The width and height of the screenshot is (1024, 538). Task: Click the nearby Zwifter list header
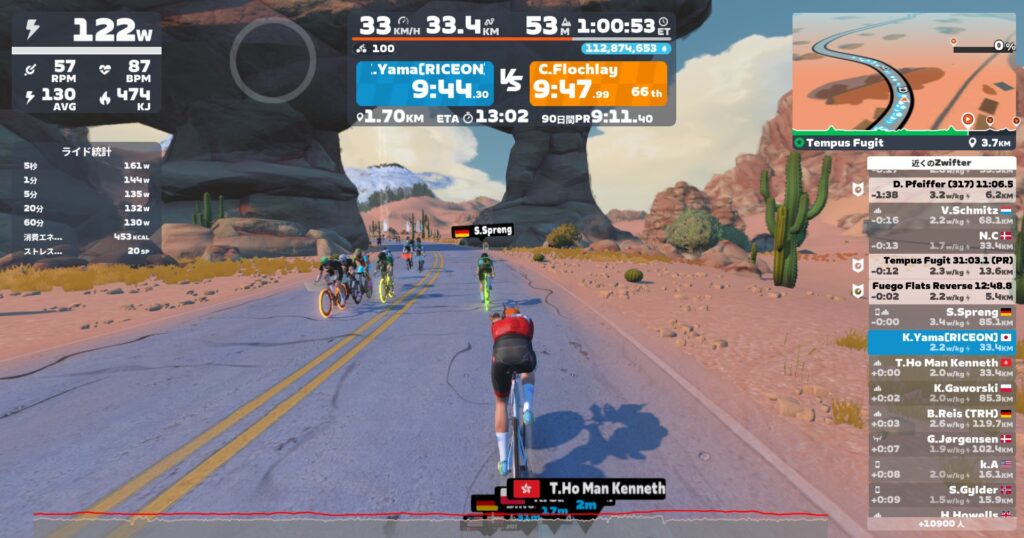[x=941, y=162]
